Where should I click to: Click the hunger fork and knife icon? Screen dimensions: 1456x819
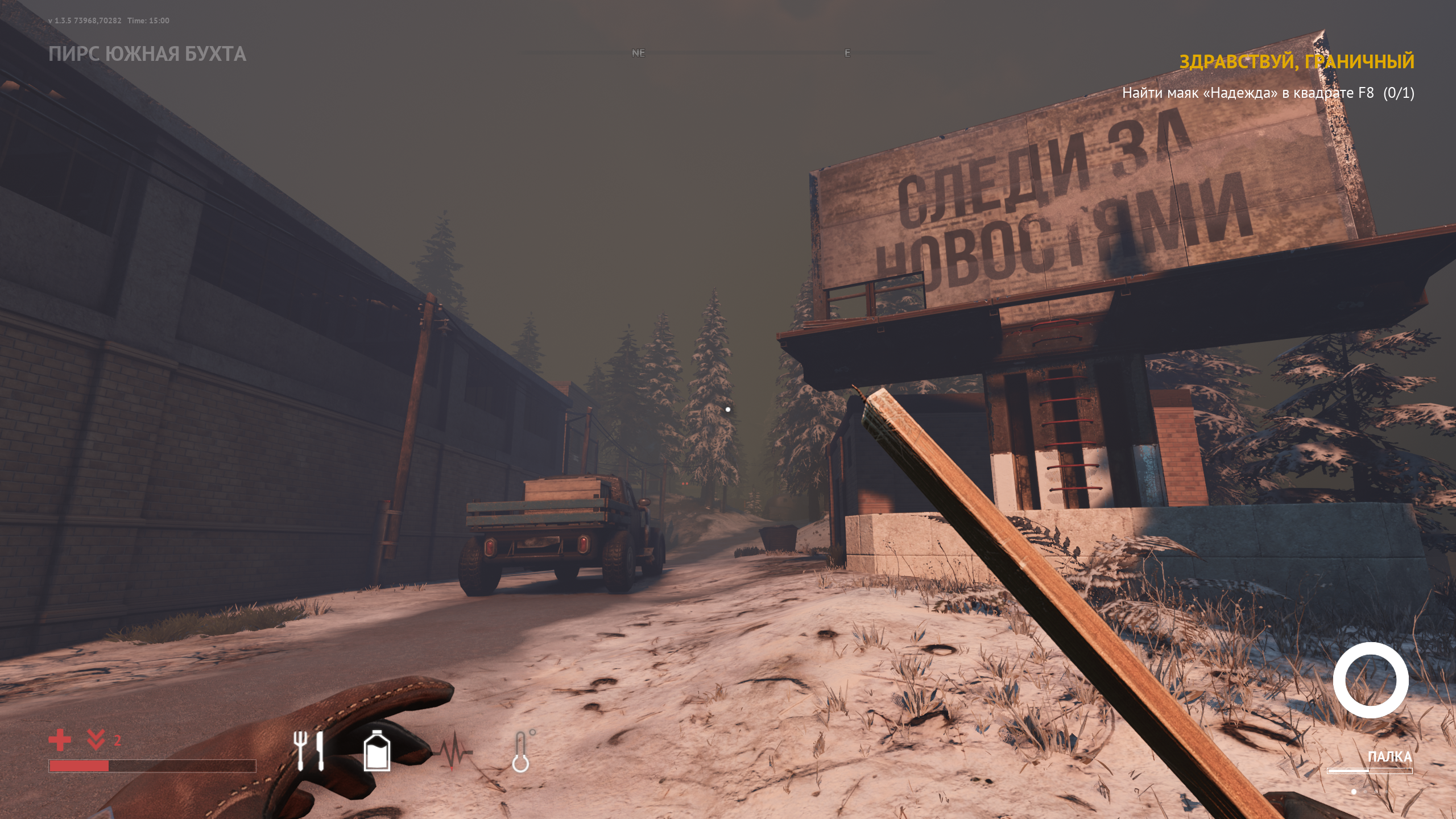click(308, 750)
